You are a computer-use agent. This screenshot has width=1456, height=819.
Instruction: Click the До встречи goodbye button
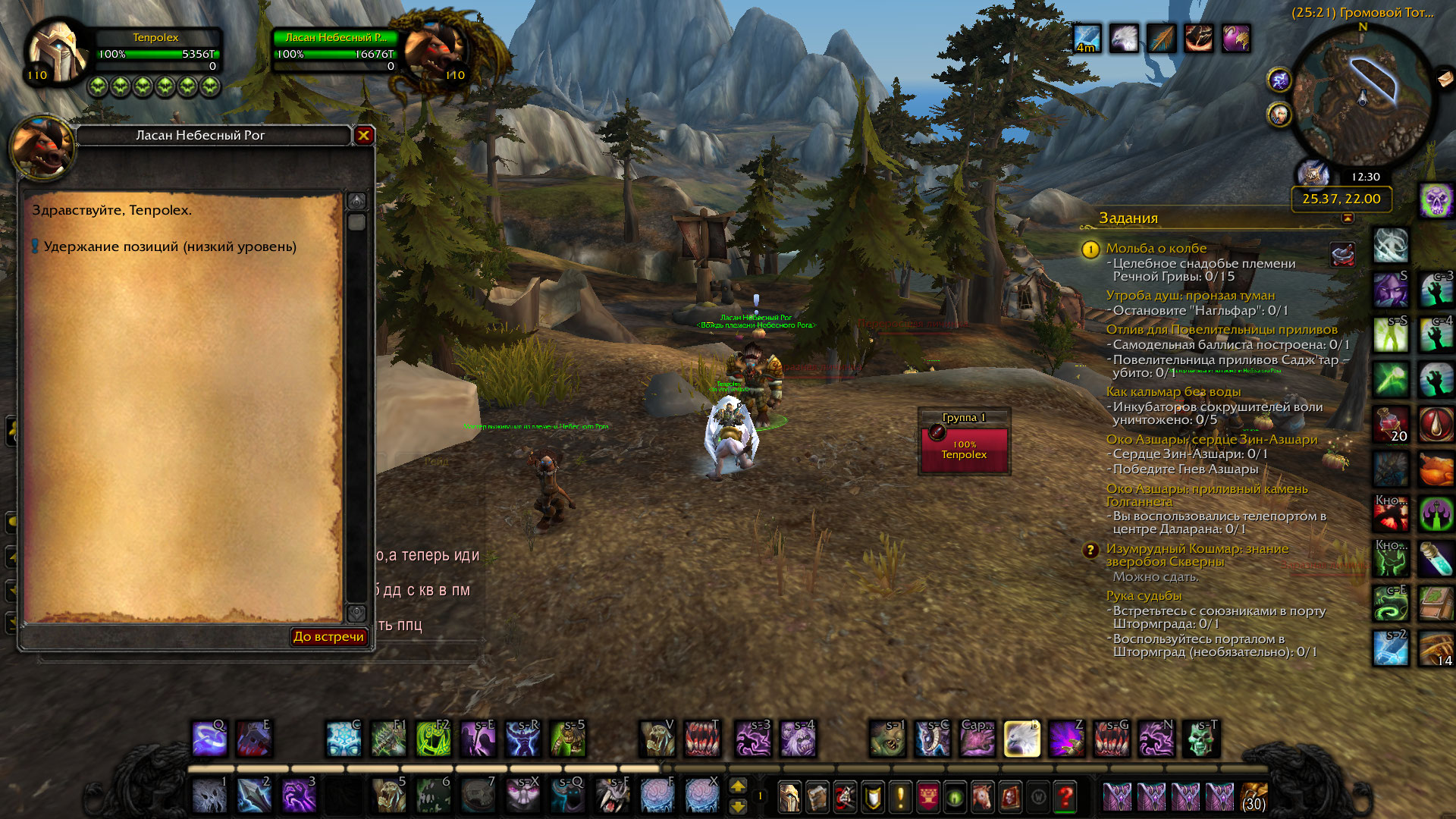tap(329, 636)
